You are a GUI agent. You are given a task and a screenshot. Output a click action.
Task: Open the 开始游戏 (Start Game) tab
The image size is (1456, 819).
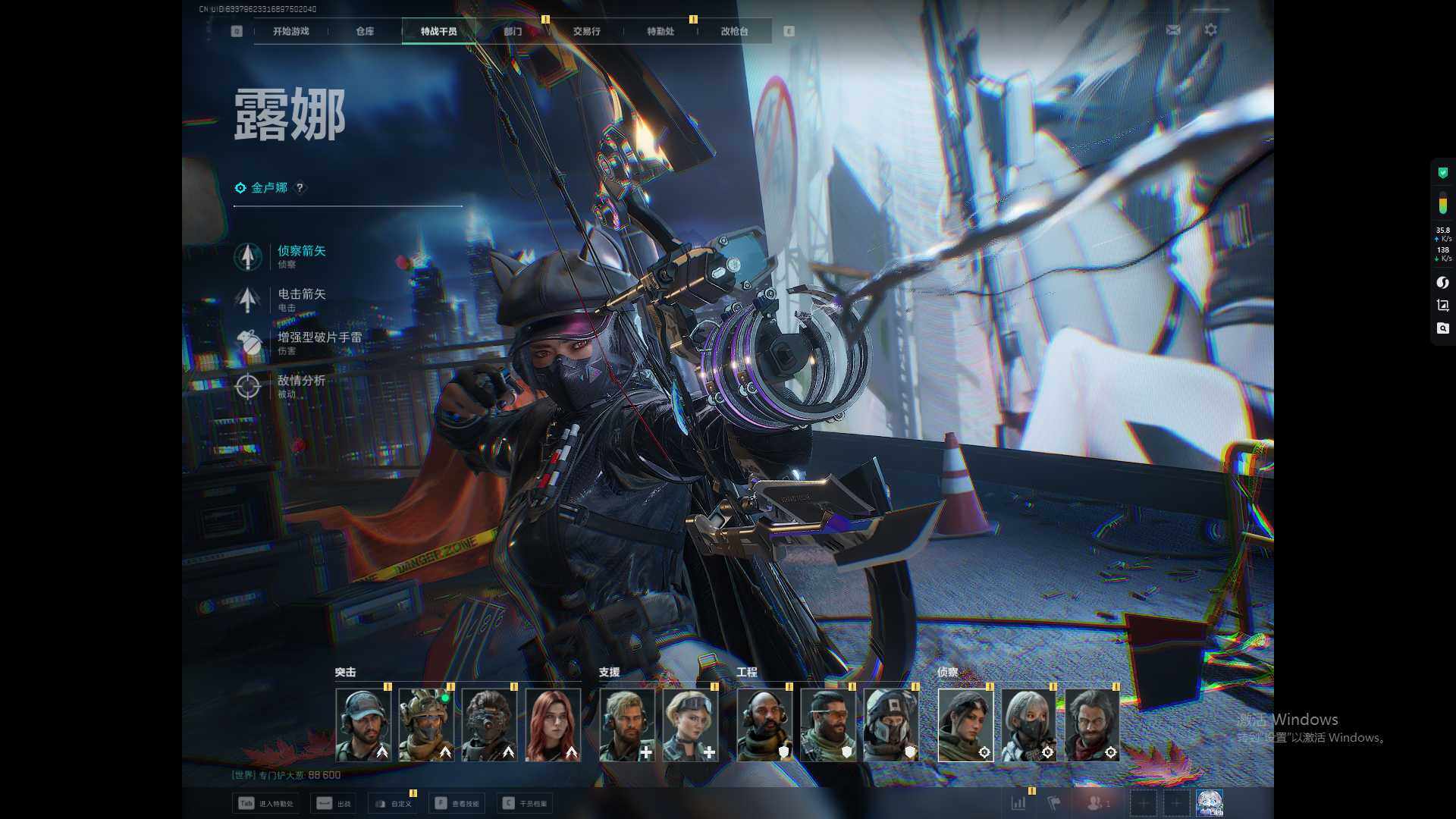(x=291, y=31)
